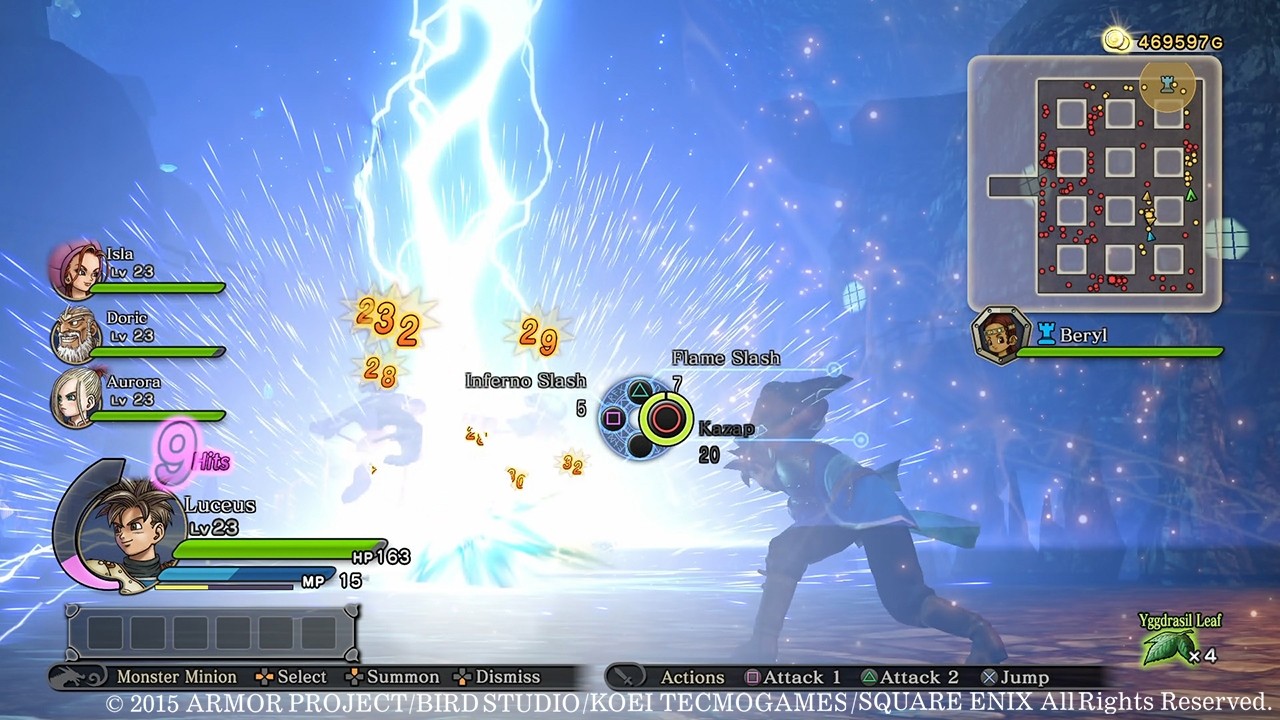Select the Circle button on the spell wheel

666,418
